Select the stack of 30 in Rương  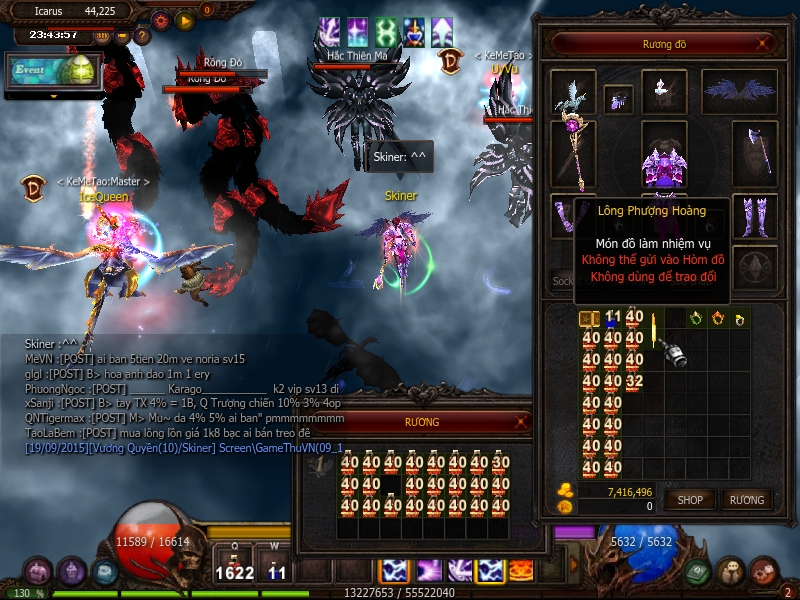pos(501,463)
